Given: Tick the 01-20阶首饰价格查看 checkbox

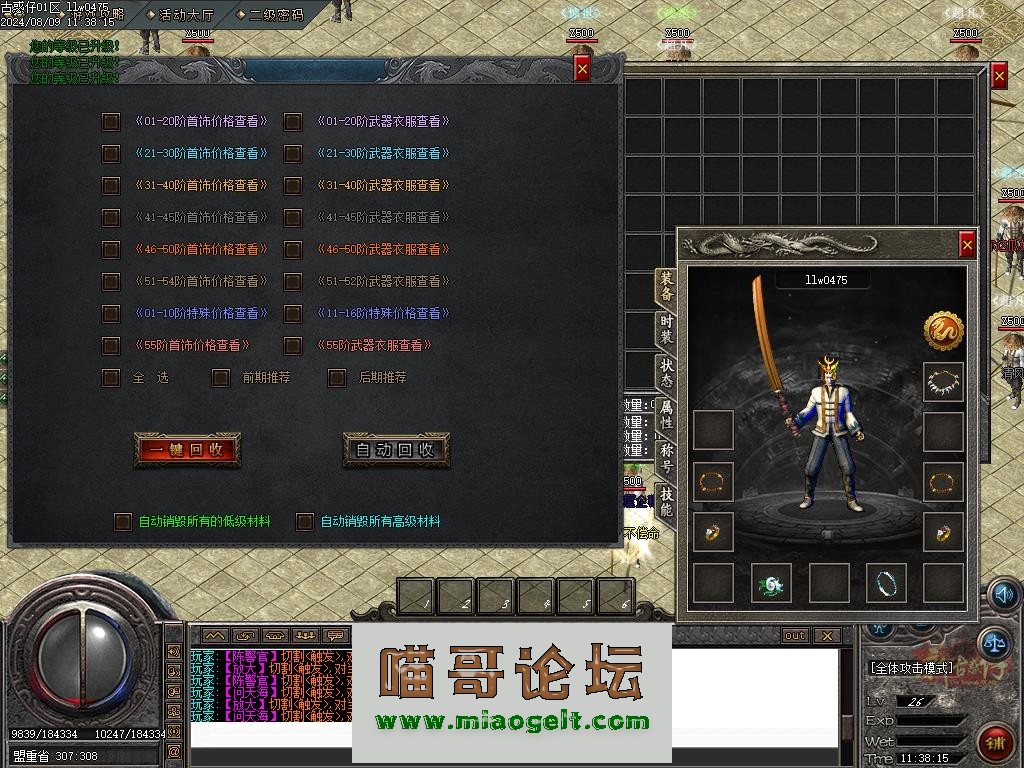Looking at the screenshot, I should point(111,122).
